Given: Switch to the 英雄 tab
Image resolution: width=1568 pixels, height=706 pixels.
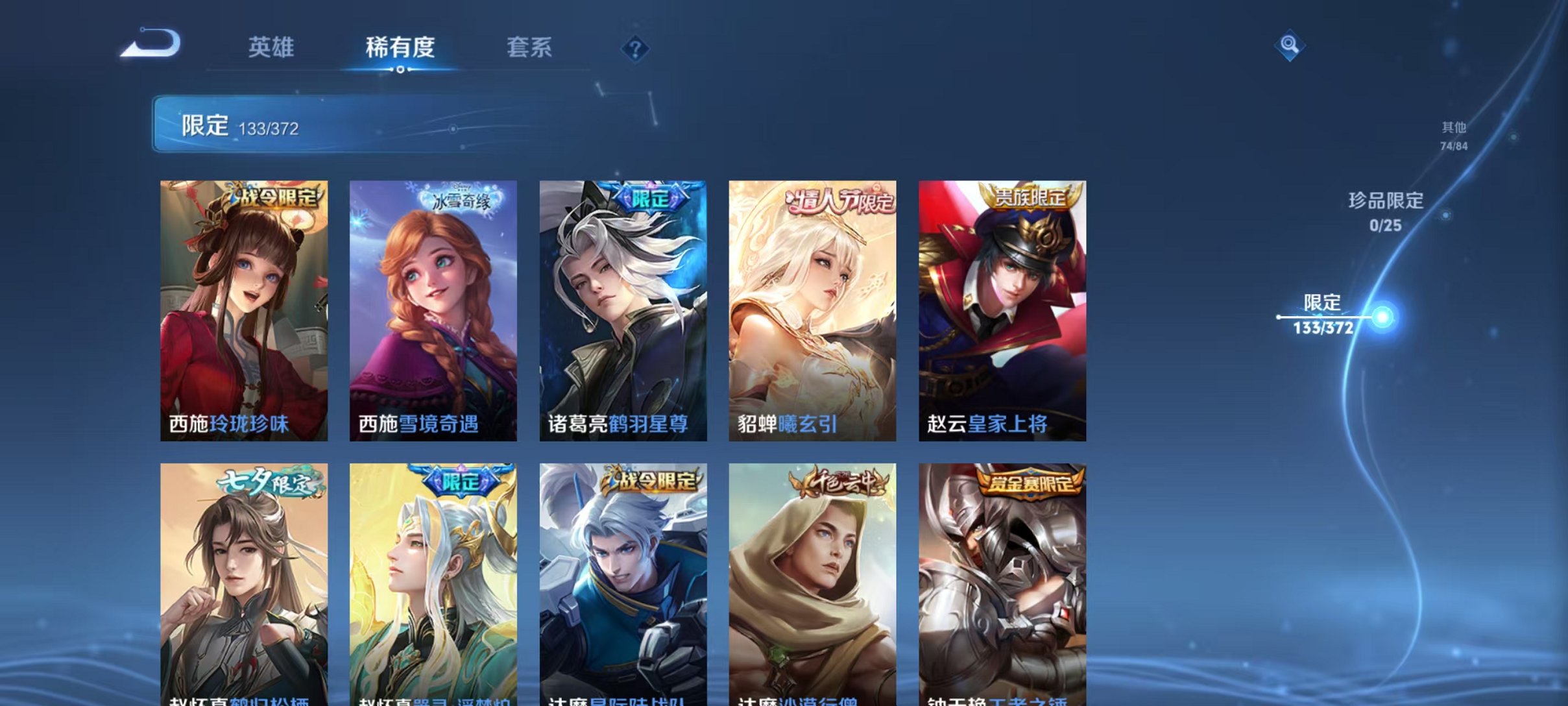Looking at the screenshot, I should [271, 47].
